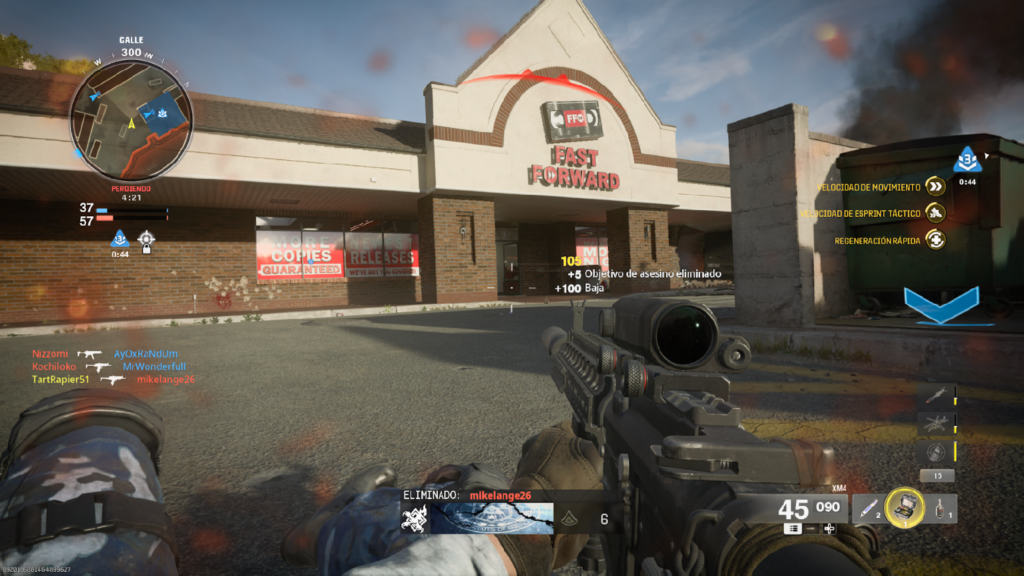This screenshot has height=576, width=1024.
Task: Click the Velocidad de Movimiento perk icon
Action: (935, 186)
